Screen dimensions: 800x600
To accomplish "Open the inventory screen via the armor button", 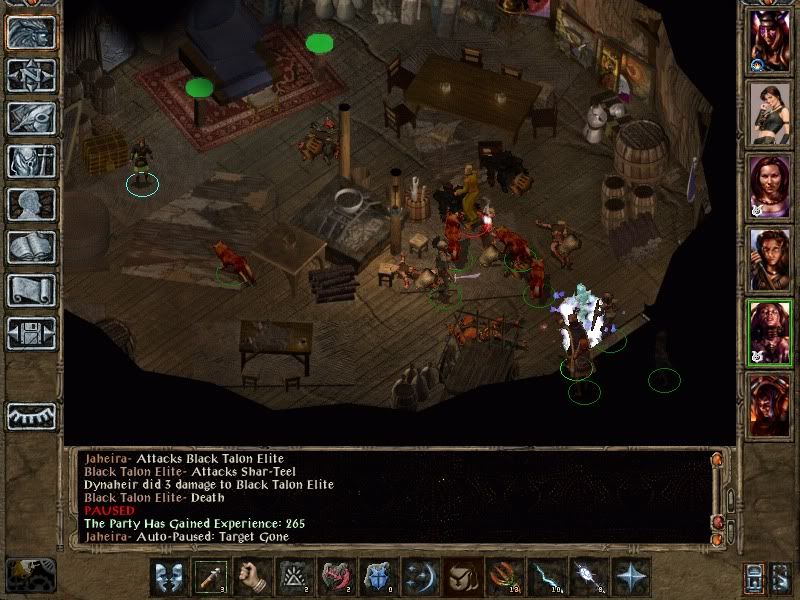I will point(30,161).
